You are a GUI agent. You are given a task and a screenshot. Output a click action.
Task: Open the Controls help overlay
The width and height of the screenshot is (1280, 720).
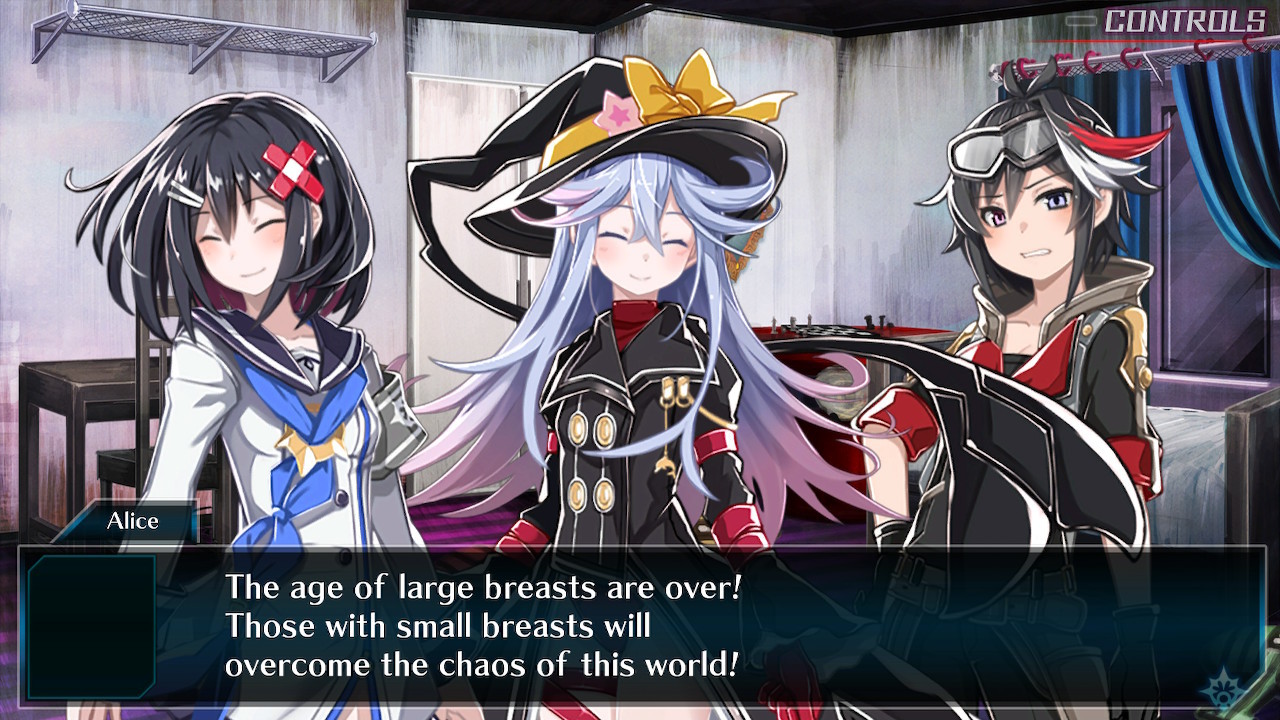[x=1184, y=21]
